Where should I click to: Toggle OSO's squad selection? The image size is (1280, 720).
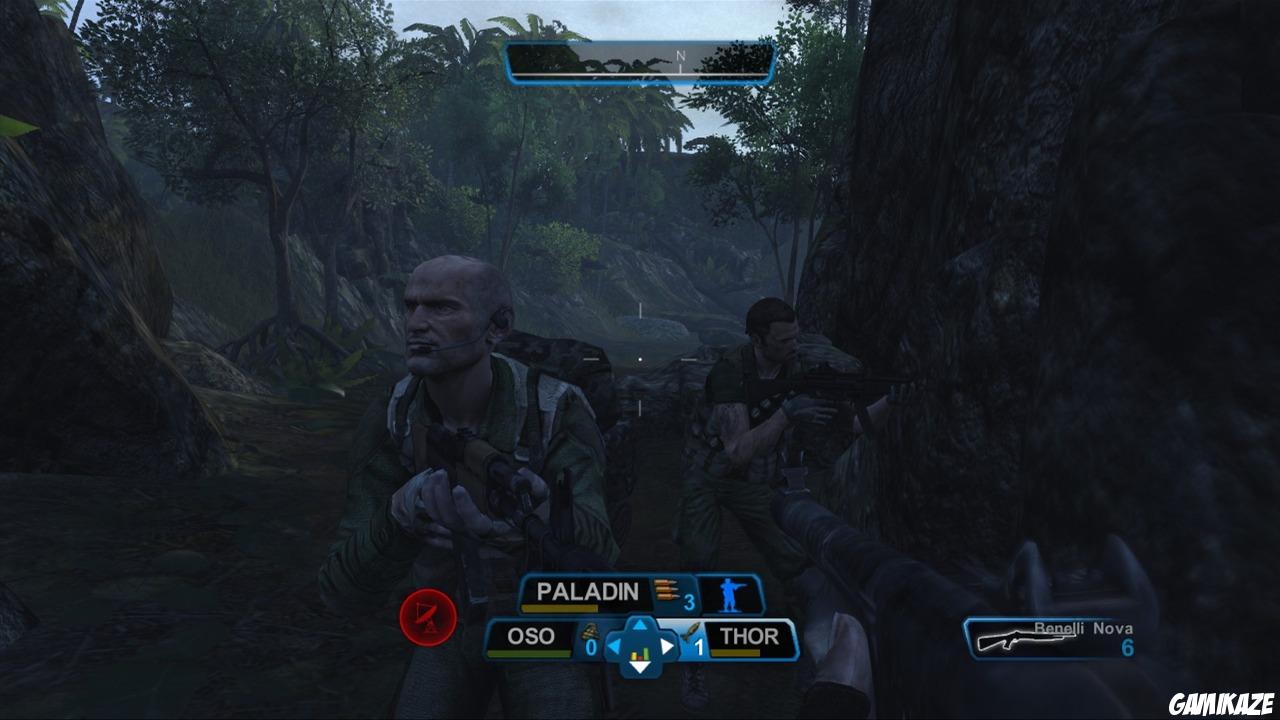[531, 636]
